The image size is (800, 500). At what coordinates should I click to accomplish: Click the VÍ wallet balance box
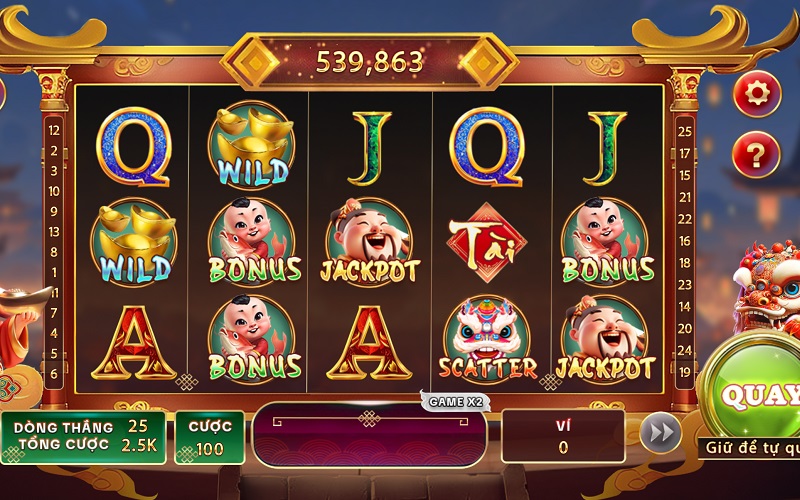tap(563, 436)
